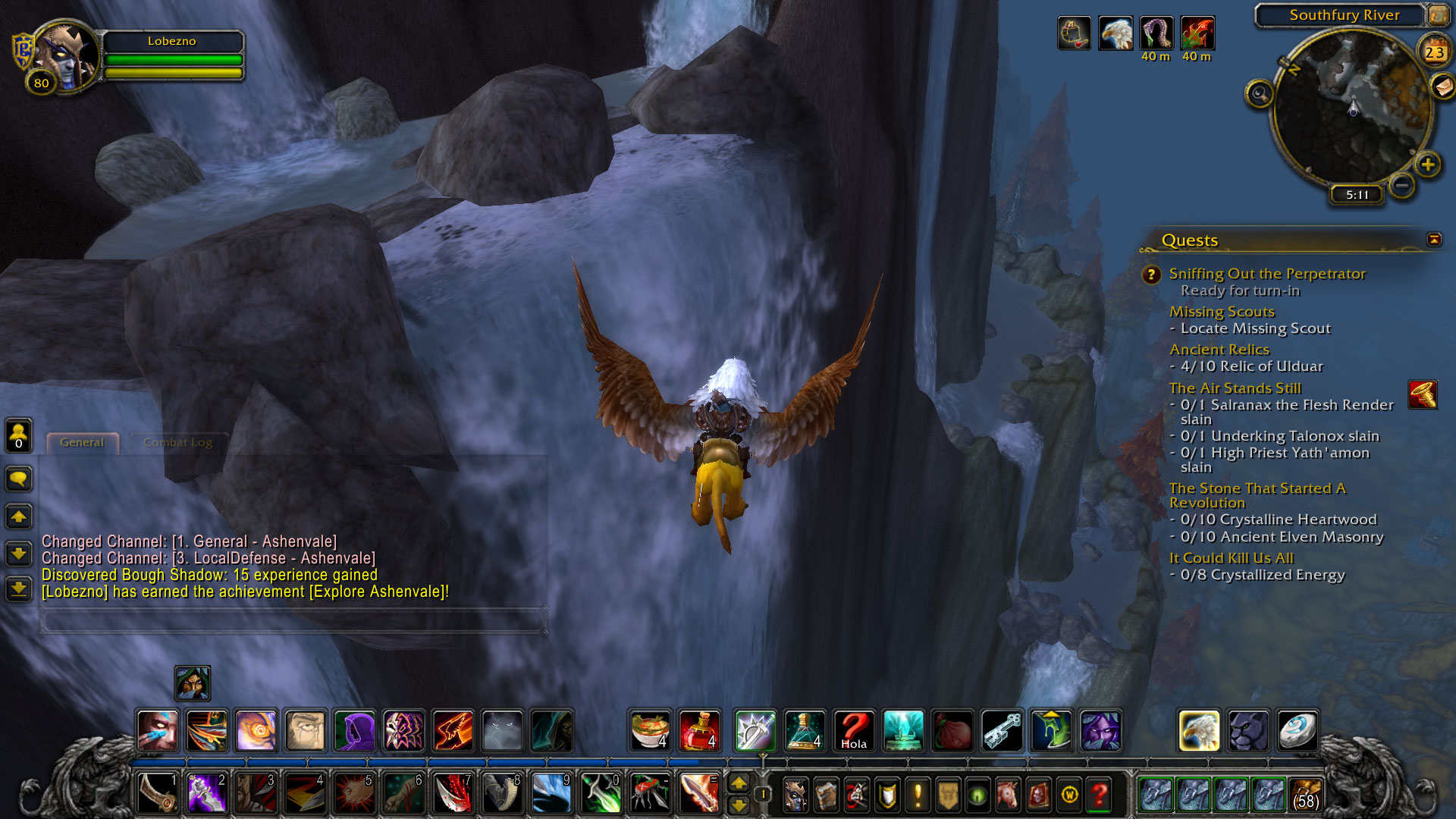1456x819 pixels.
Task: Open the backpack showing 58 free slots
Action: (x=1305, y=795)
